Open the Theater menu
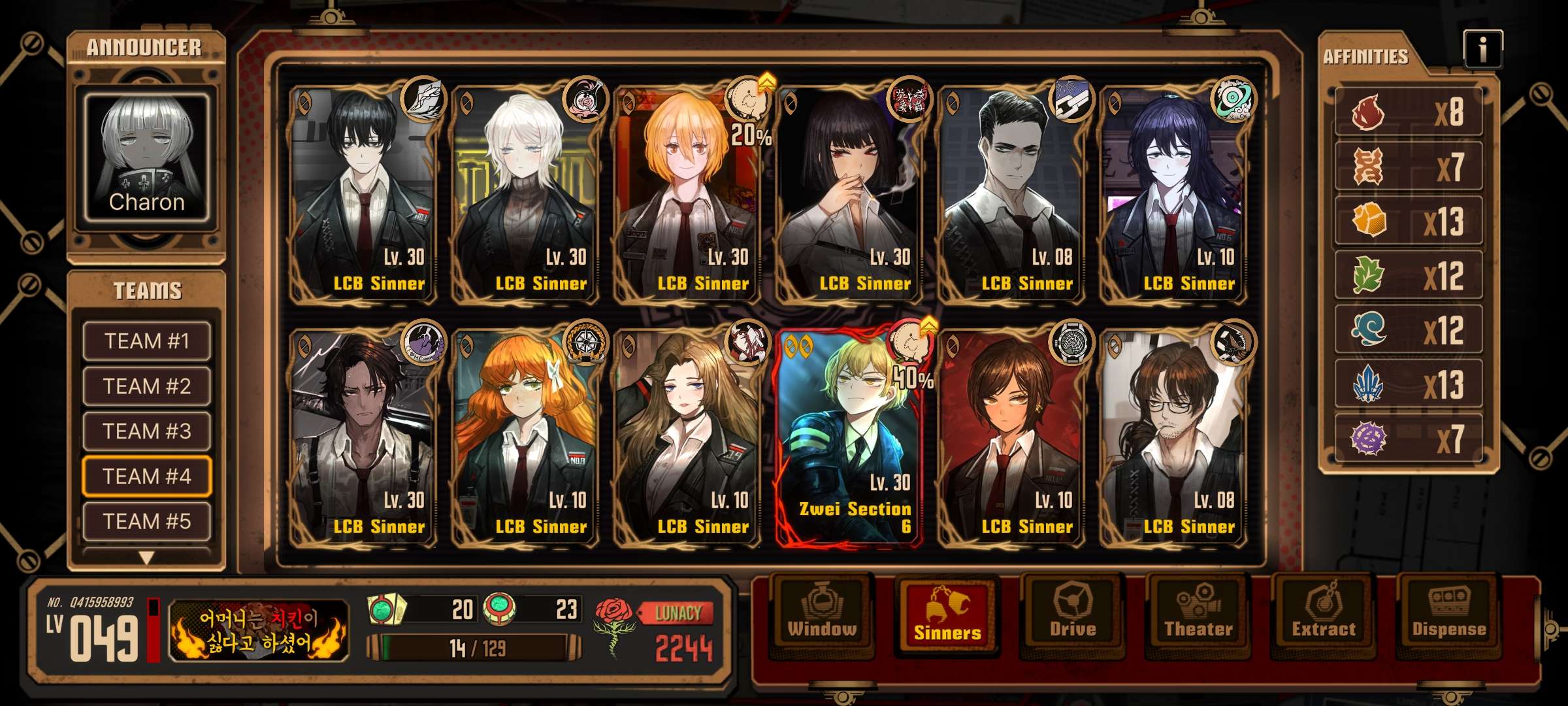This screenshot has height=706, width=1568. click(x=1198, y=614)
